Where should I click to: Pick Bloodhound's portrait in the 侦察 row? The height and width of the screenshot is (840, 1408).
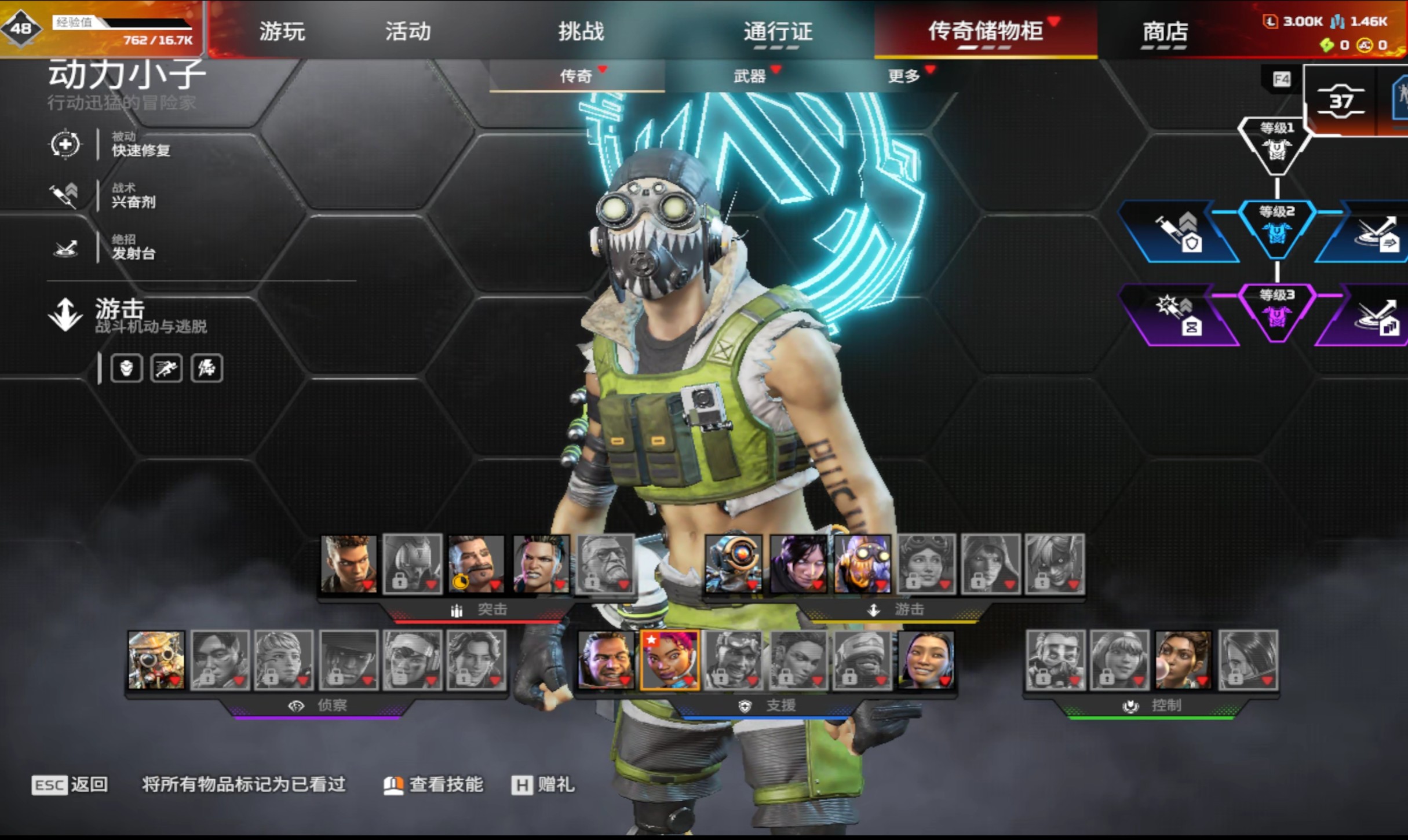point(156,660)
